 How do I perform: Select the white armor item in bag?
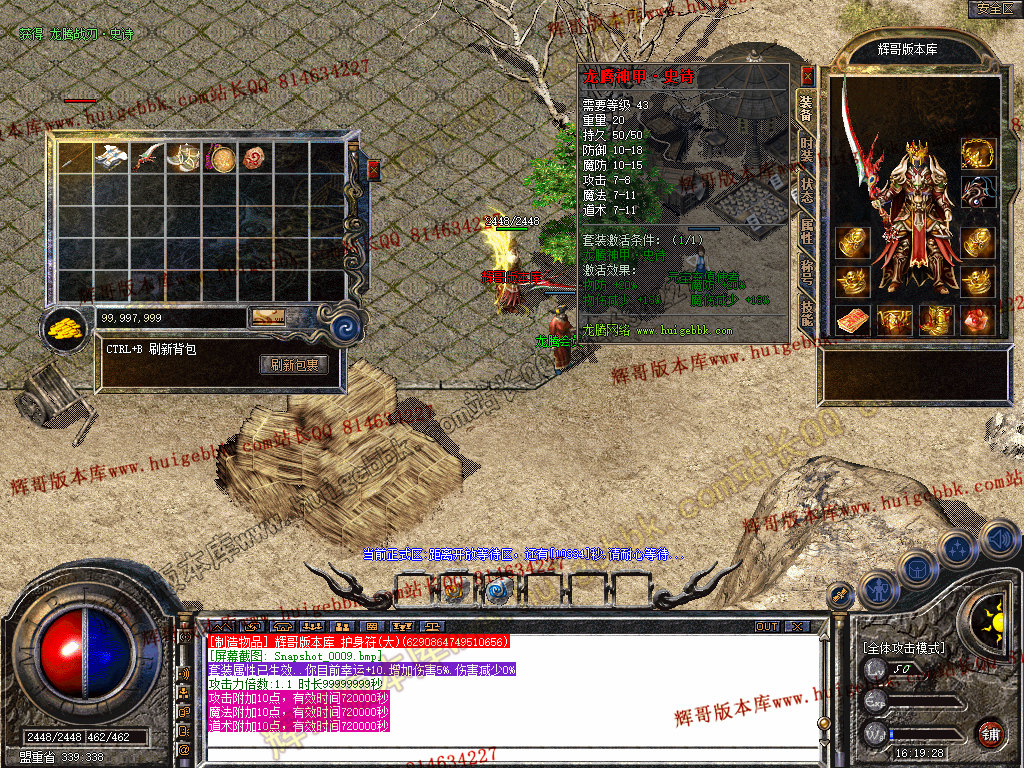(111, 157)
